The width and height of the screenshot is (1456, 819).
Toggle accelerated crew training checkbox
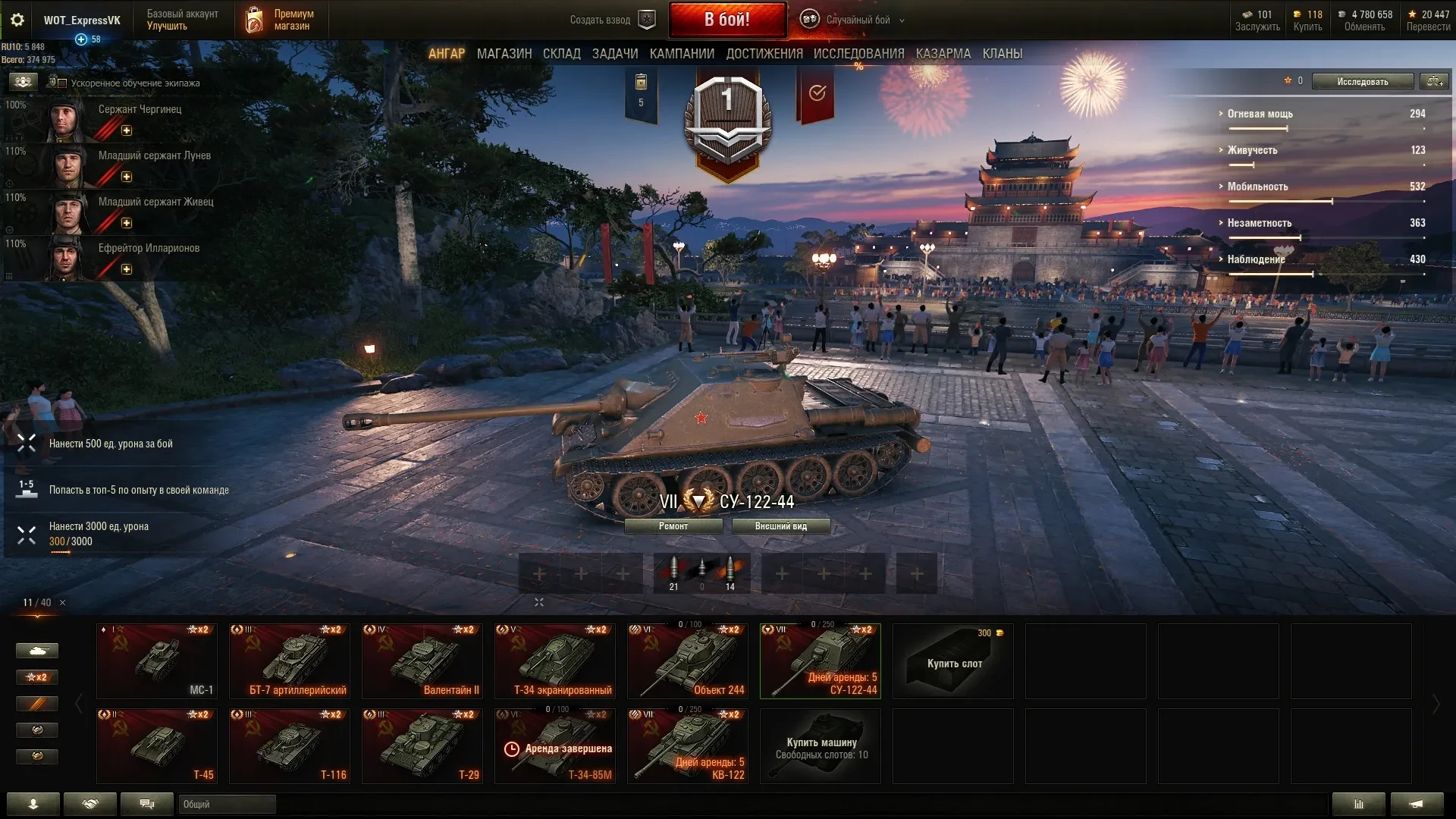coord(63,83)
